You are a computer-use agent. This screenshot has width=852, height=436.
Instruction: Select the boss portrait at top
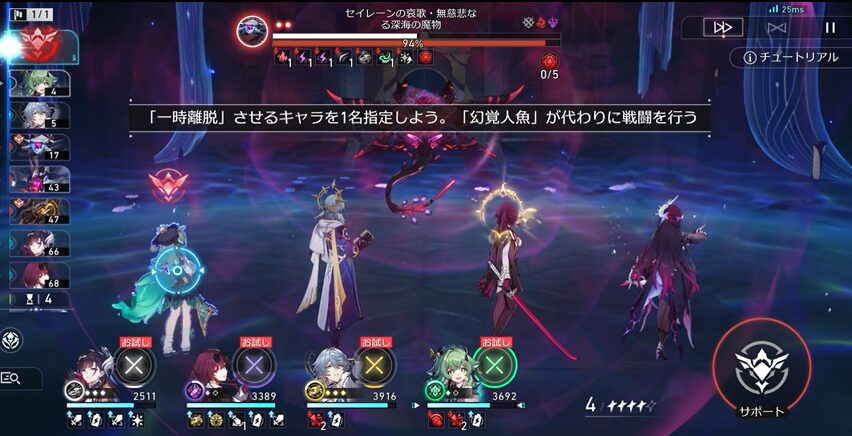[x=252, y=30]
